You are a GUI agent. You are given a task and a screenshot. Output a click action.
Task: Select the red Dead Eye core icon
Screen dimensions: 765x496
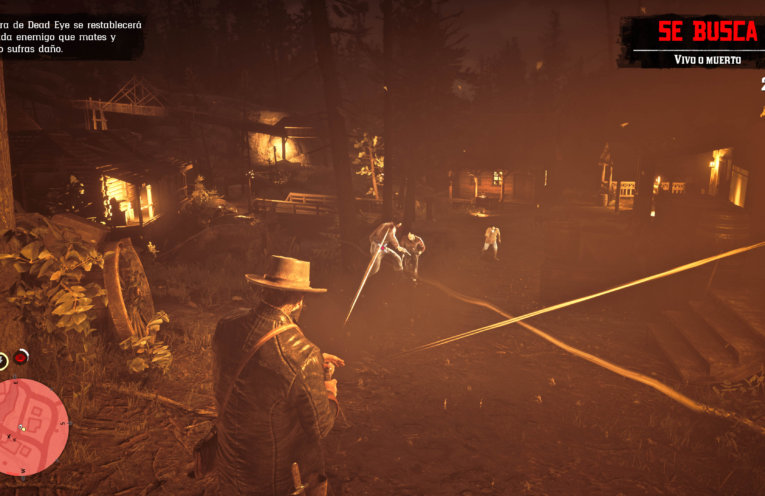(21, 358)
